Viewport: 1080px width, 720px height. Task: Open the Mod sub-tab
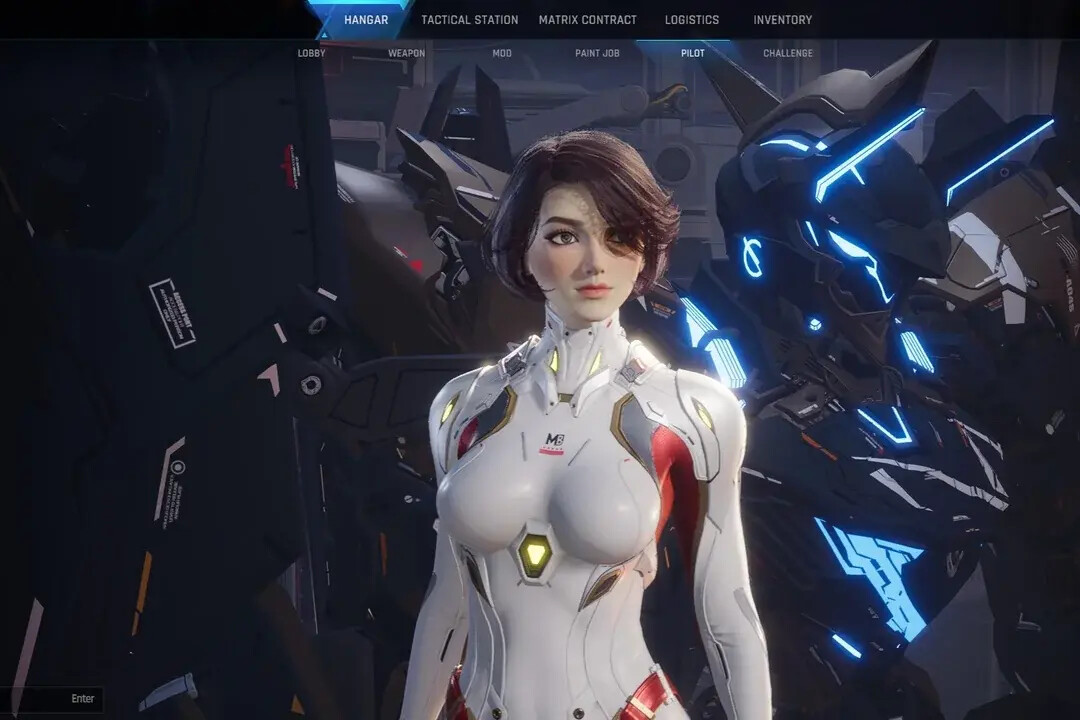[502, 53]
